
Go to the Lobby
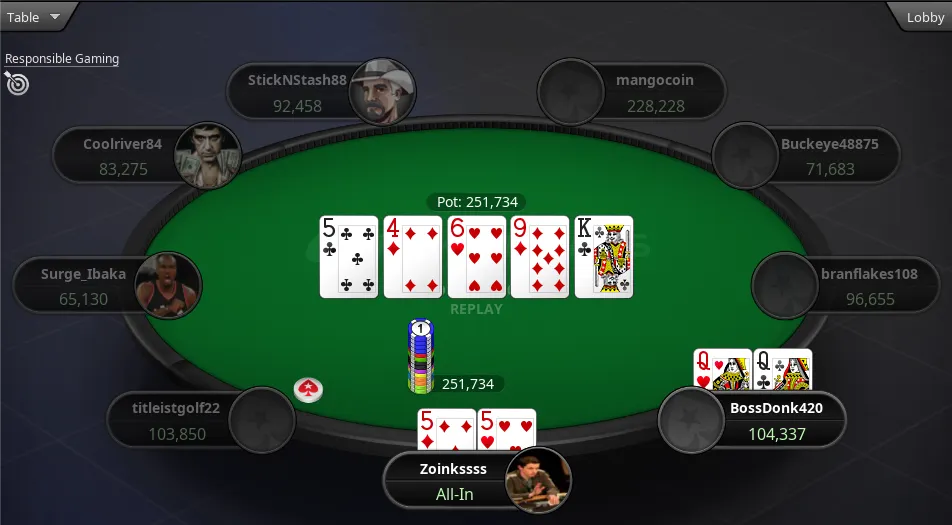tap(924, 17)
